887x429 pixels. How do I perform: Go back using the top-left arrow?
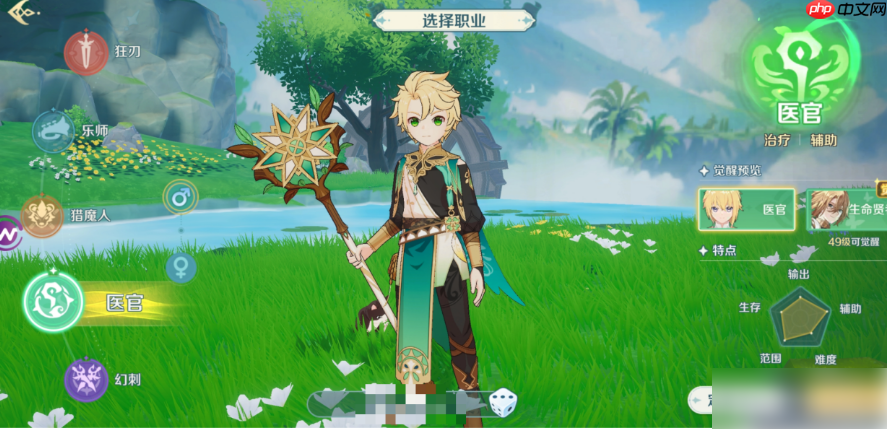click(x=23, y=14)
